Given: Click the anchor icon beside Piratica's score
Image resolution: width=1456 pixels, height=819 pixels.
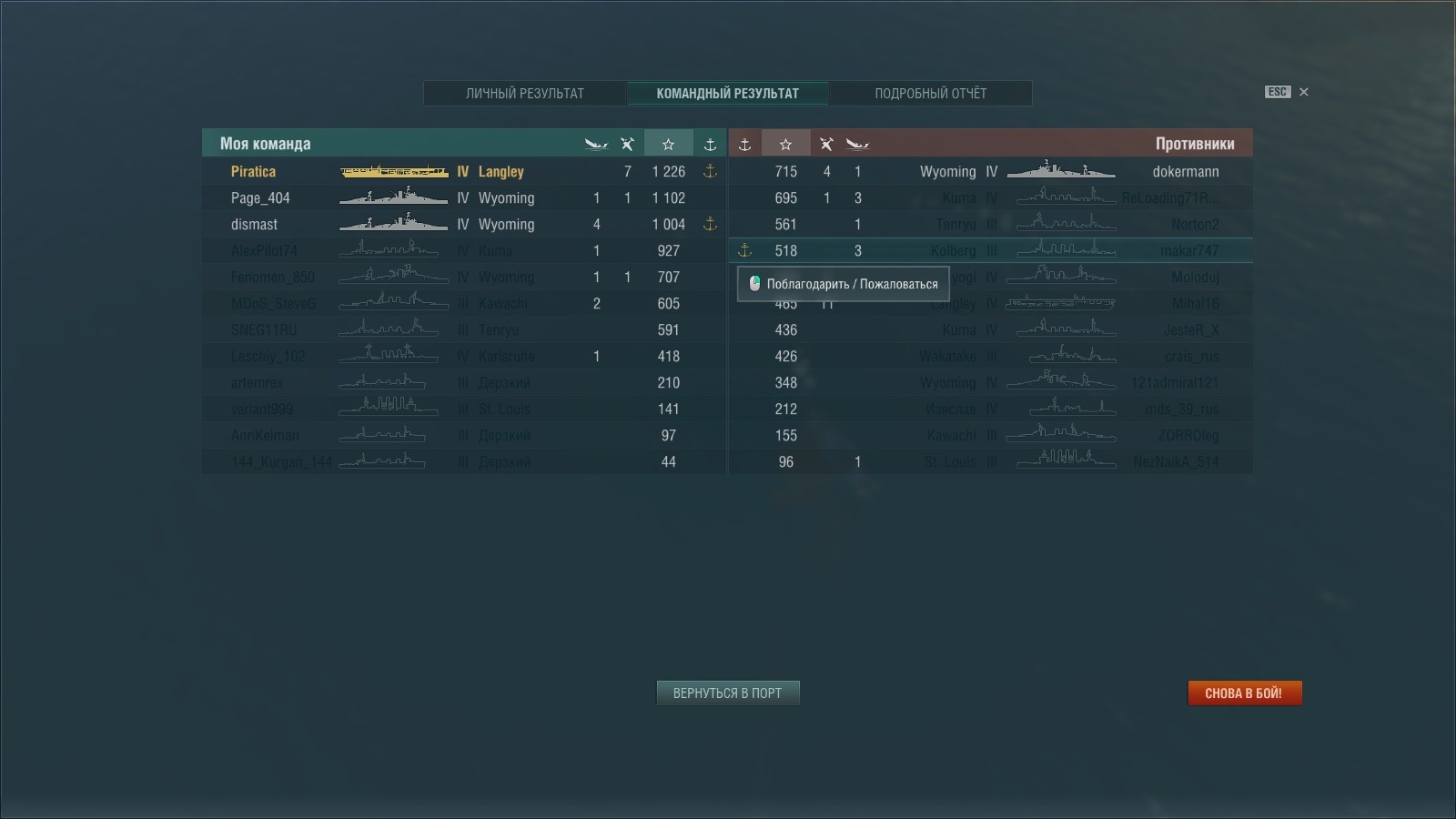Looking at the screenshot, I should click(709, 171).
